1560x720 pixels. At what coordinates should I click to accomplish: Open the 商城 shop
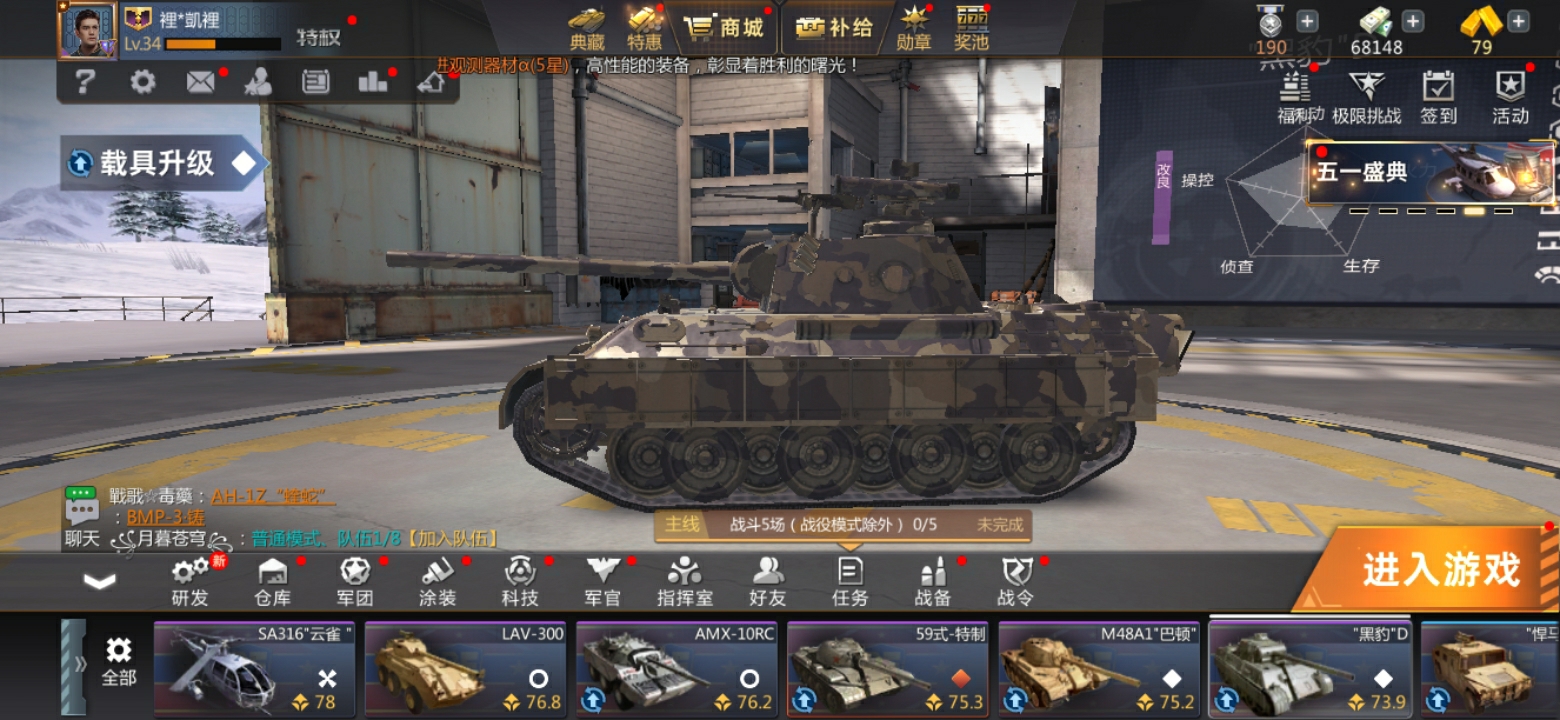pos(727,28)
